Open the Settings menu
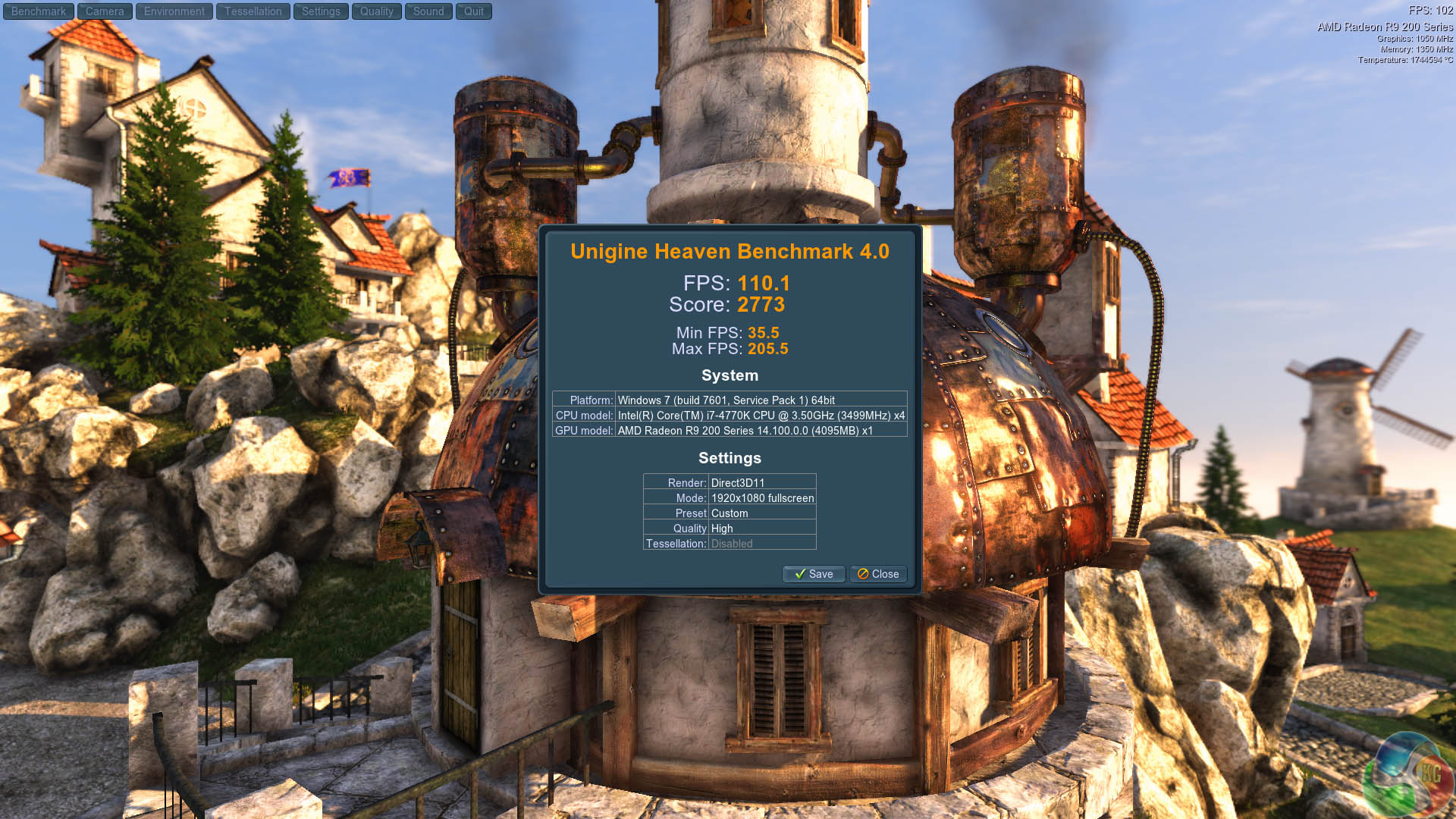 [321, 11]
